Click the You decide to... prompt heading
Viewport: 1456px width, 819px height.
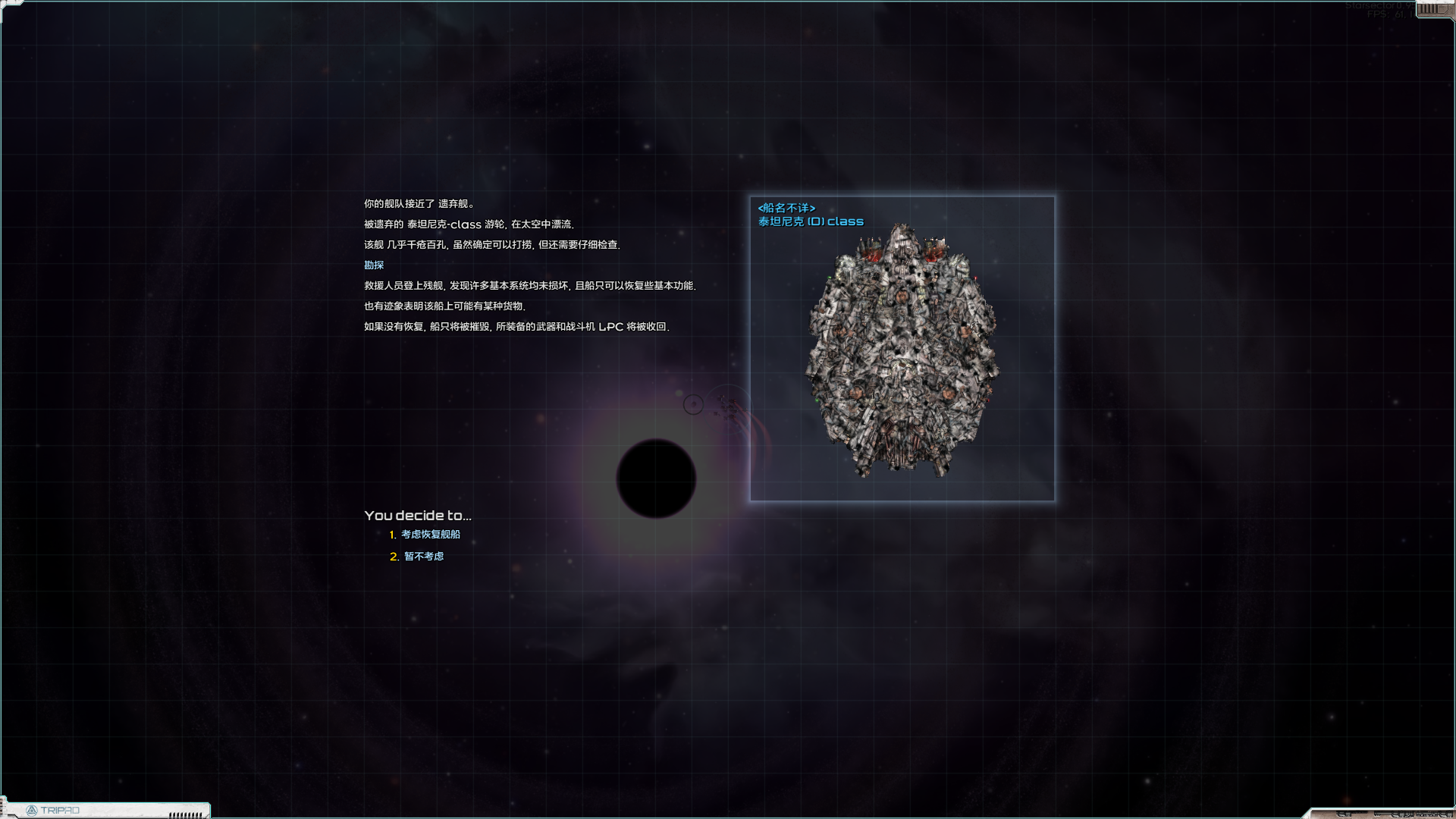(418, 515)
